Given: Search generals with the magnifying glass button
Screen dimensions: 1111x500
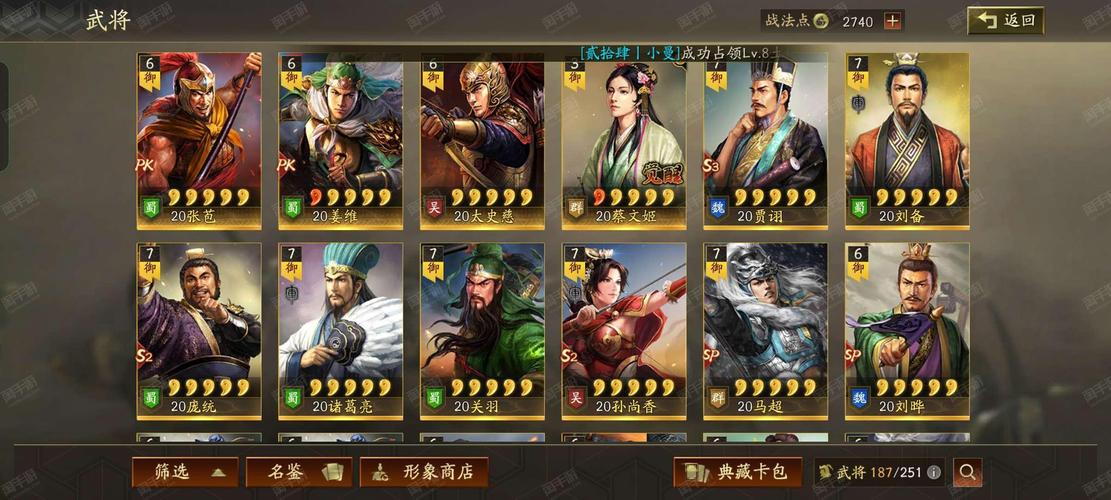Looking at the screenshot, I should pos(967,472).
